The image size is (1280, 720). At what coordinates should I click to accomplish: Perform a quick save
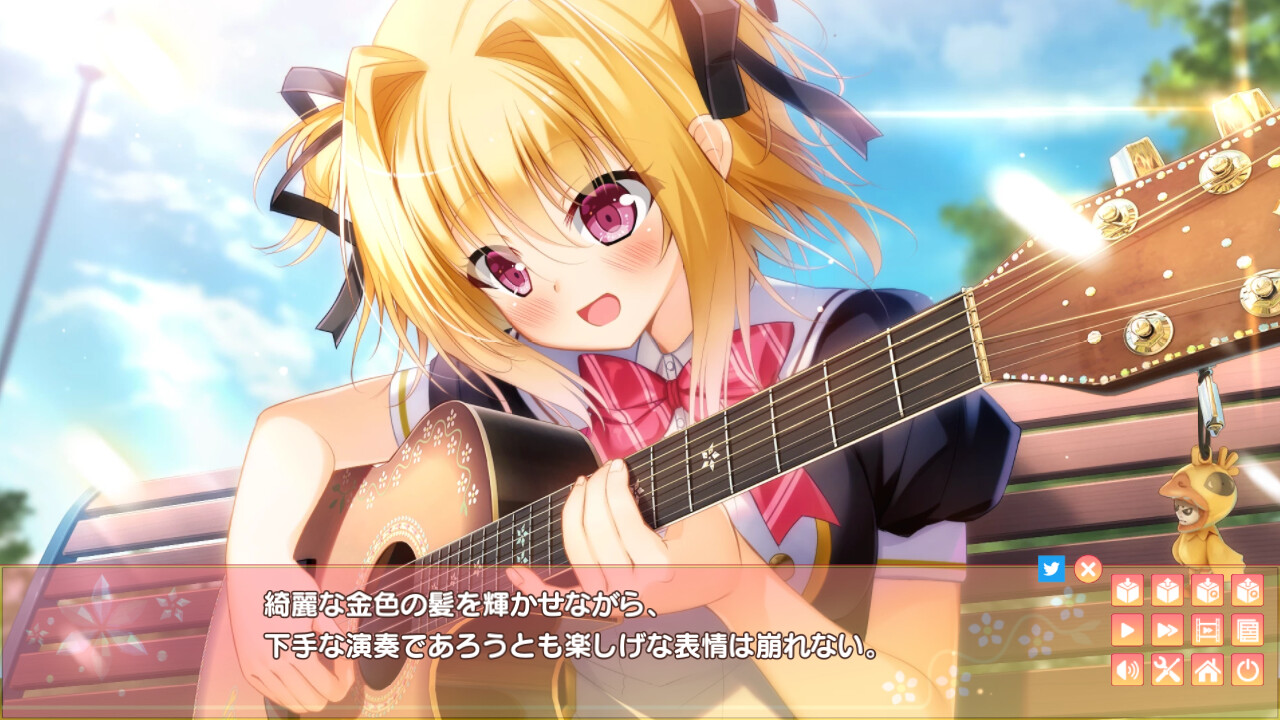coord(1207,590)
